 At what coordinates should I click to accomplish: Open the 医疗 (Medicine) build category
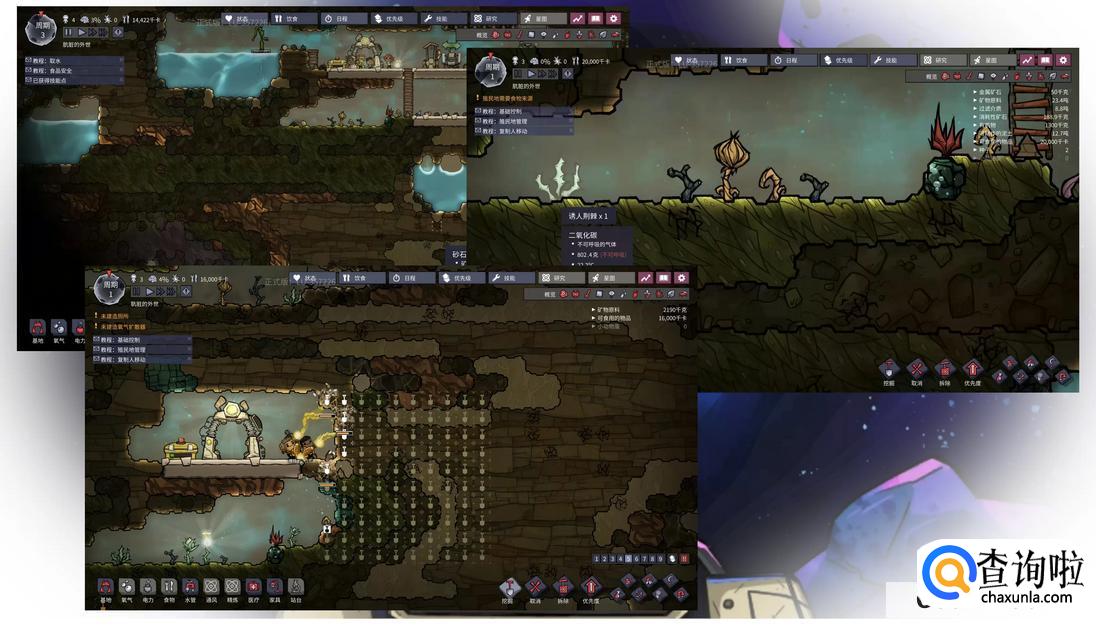point(253,587)
